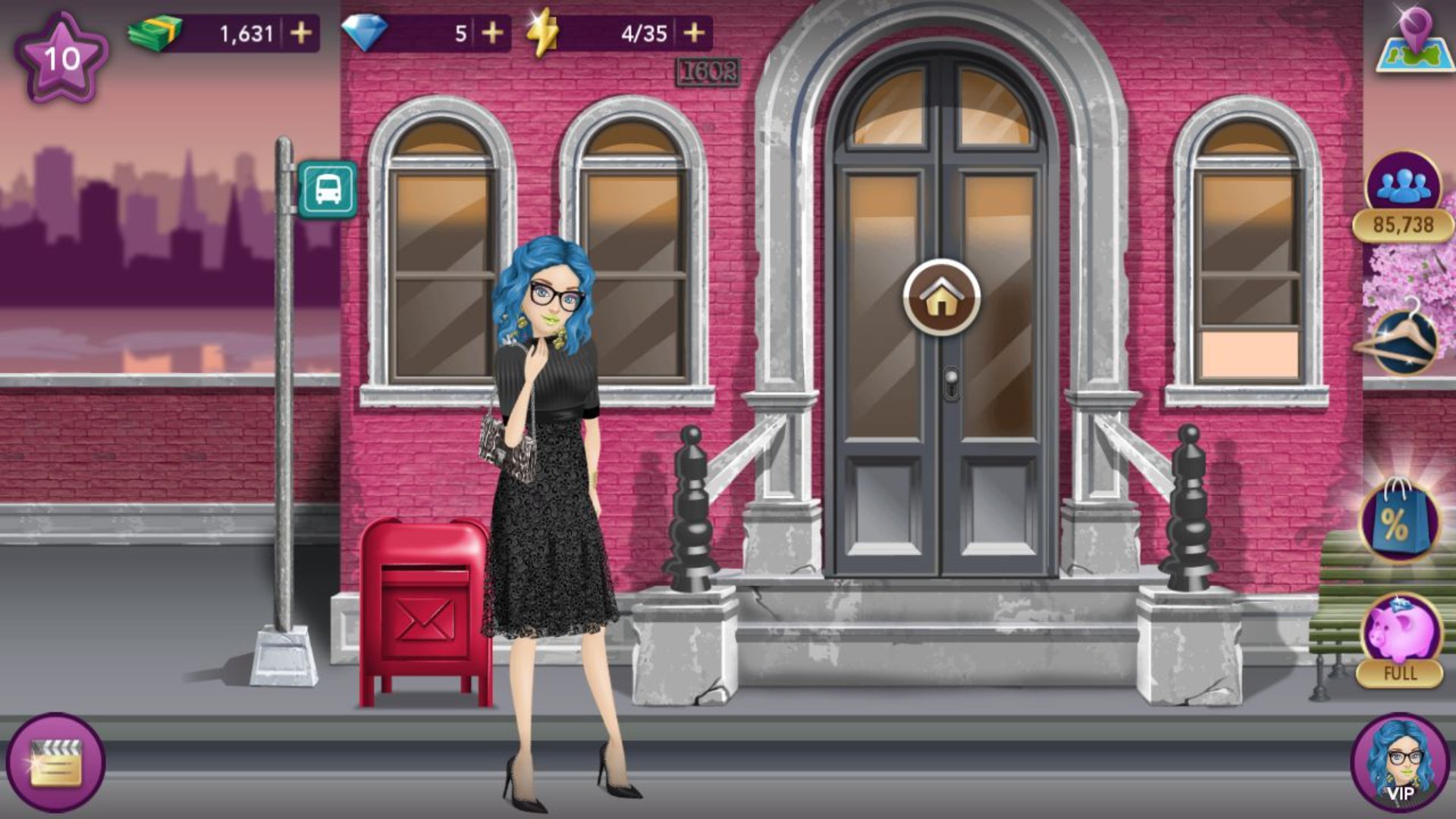Open the clapperboard tasks button
1456x819 pixels.
pos(55,762)
